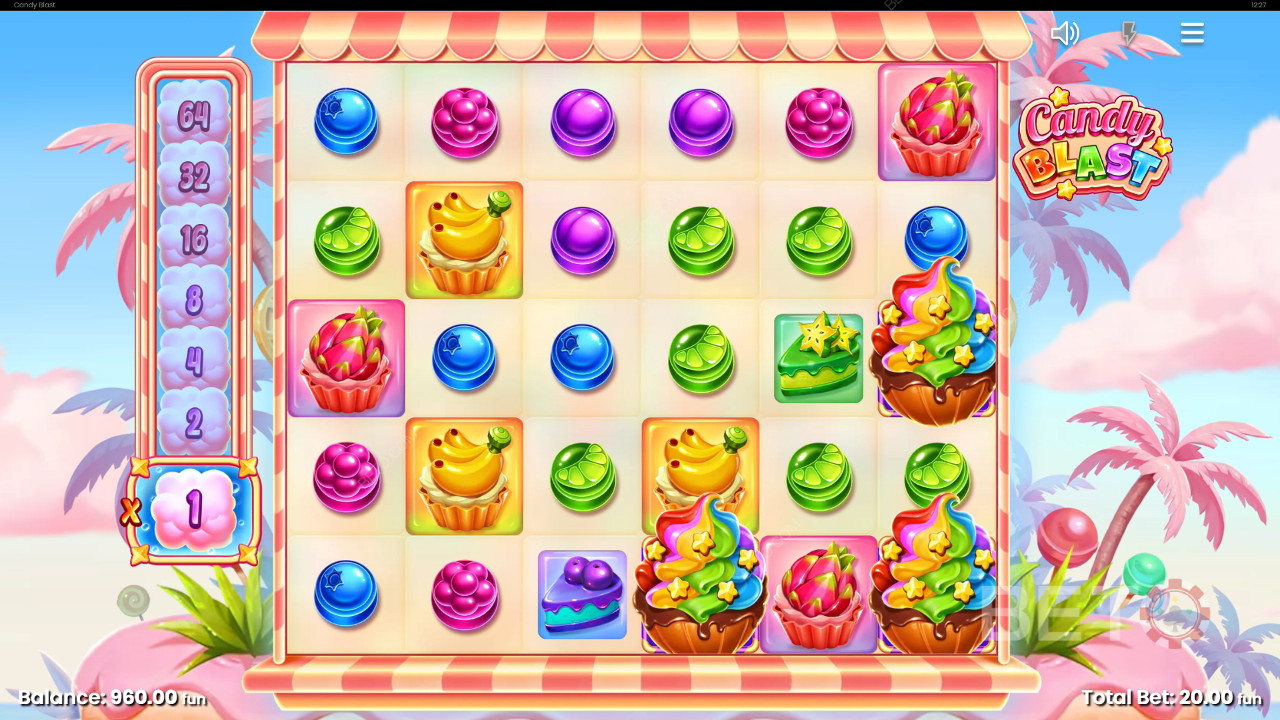1280x720 pixels.
Task: Open the hamburger menu
Action: [x=1192, y=34]
